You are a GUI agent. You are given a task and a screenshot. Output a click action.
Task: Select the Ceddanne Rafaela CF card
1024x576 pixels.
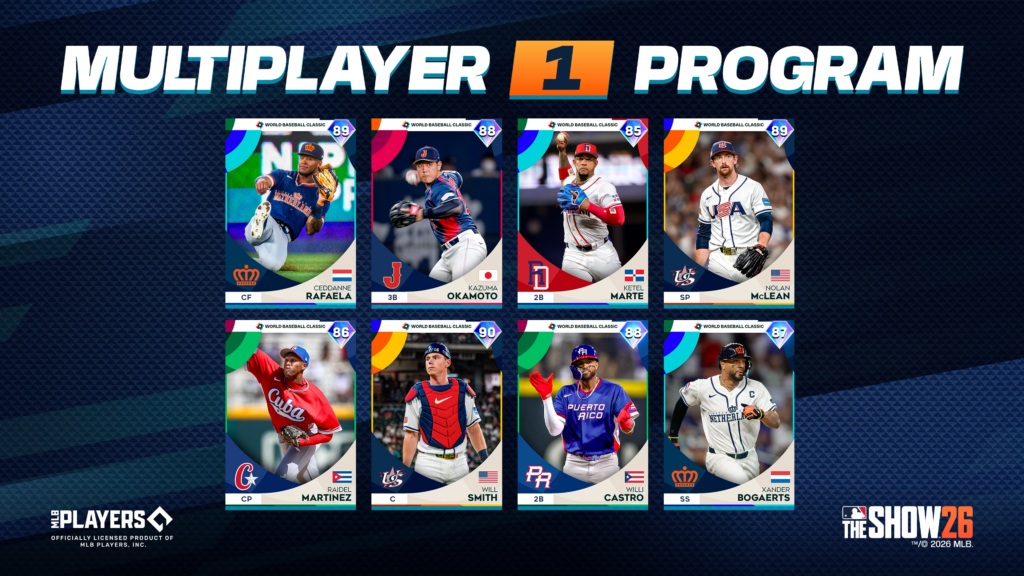pyautogui.click(x=290, y=212)
